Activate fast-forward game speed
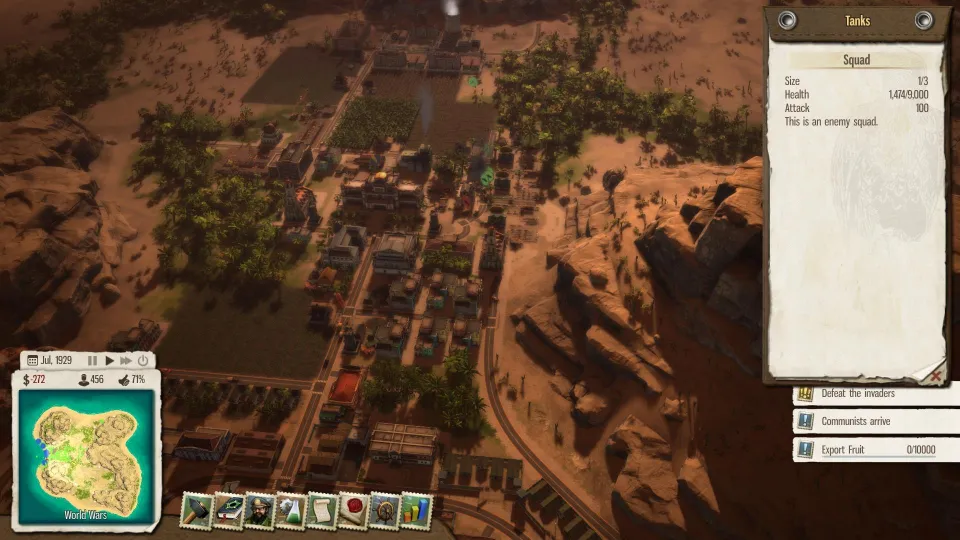The image size is (960, 540). [126, 360]
